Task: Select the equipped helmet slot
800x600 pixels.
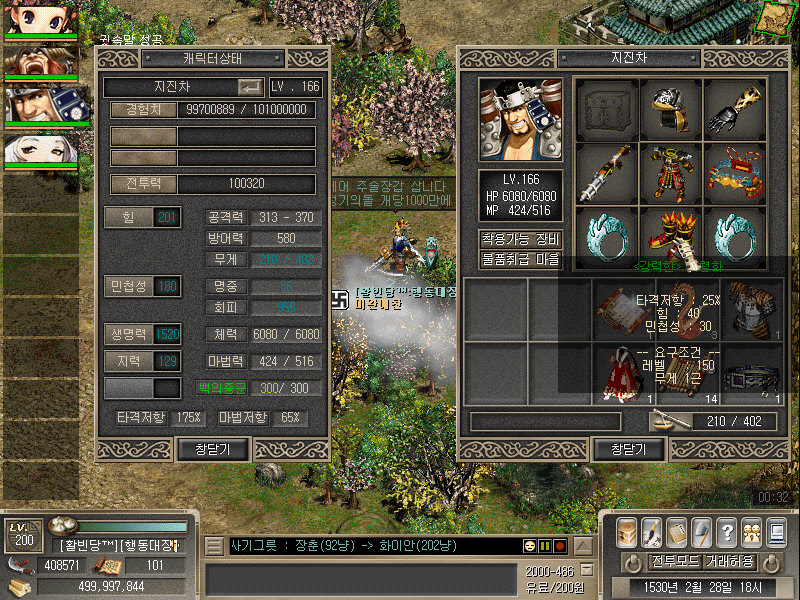Action: [x=670, y=108]
